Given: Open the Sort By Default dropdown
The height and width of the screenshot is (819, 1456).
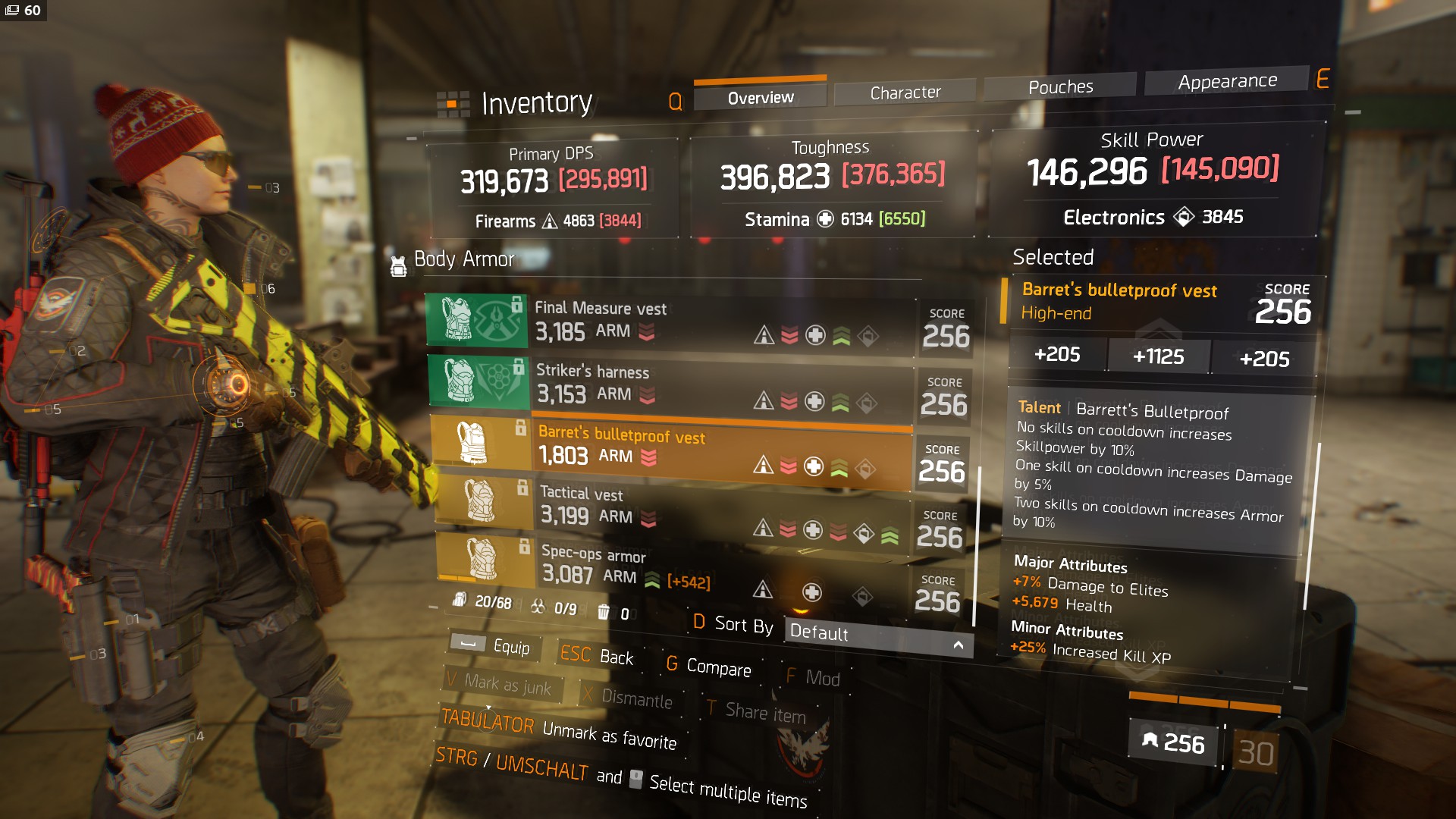Looking at the screenshot, I should tap(877, 635).
